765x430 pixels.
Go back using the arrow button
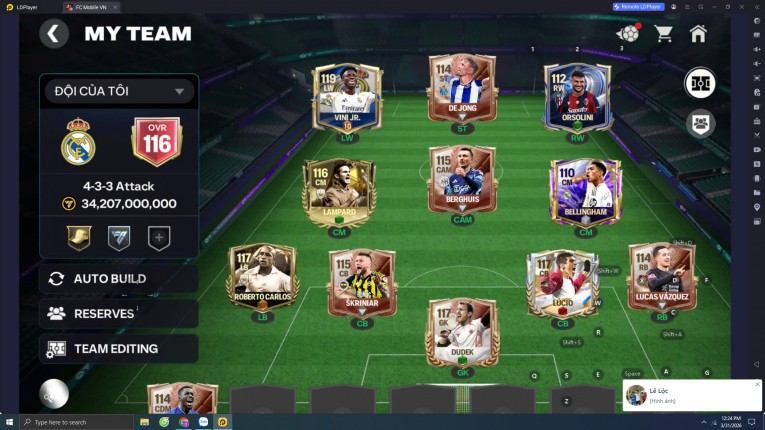click(x=54, y=34)
